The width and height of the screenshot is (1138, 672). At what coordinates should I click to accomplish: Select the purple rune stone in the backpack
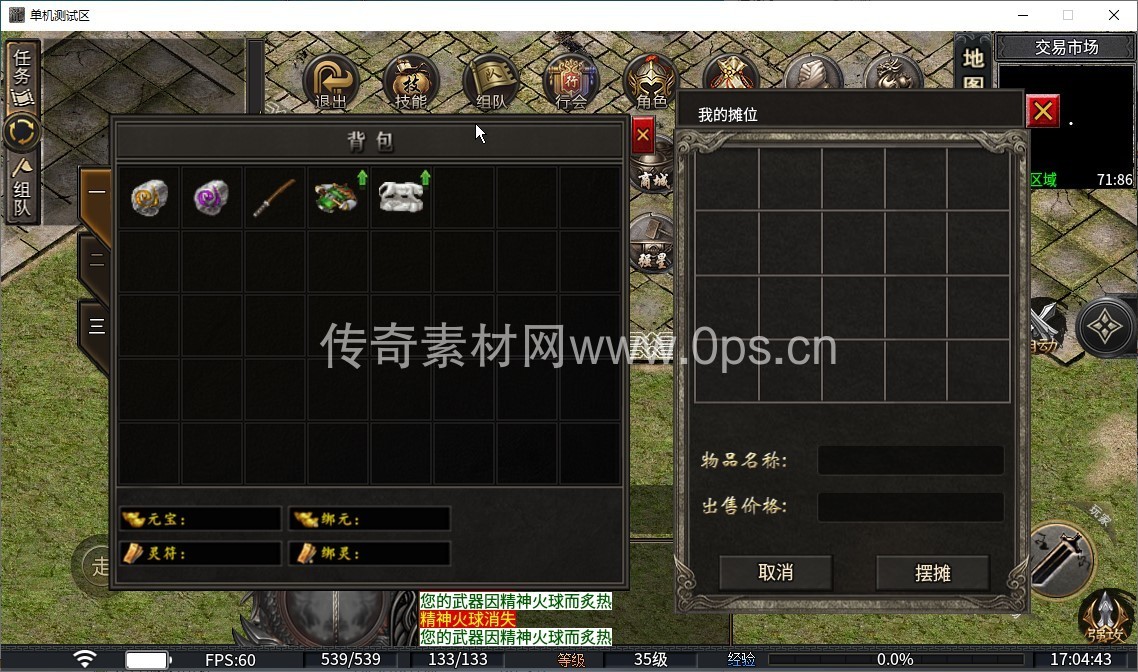212,197
